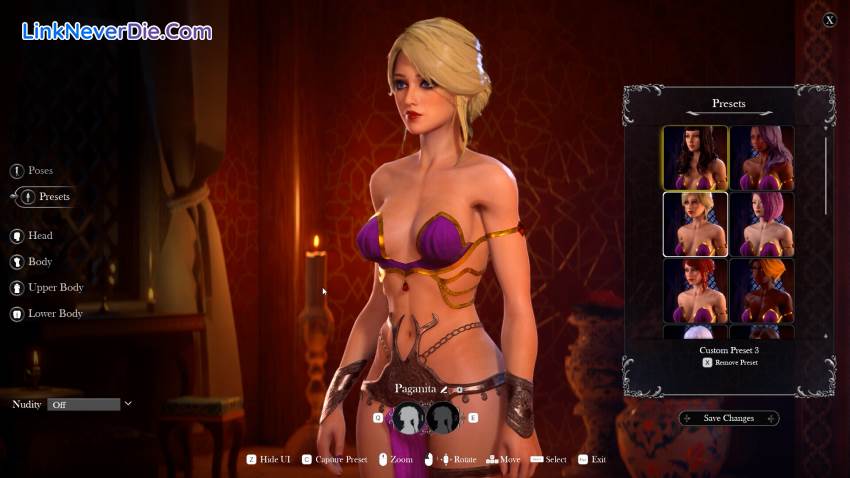Edit the name Paganita with pencil icon

click(445, 389)
